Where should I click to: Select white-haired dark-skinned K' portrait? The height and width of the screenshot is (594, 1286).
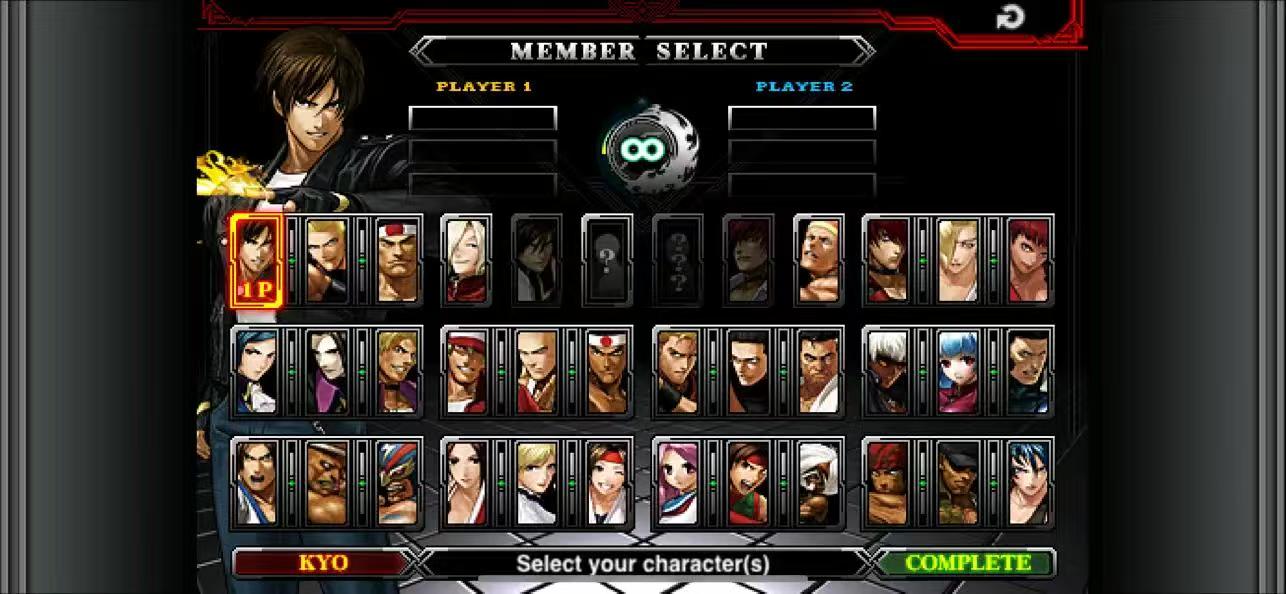(887, 372)
